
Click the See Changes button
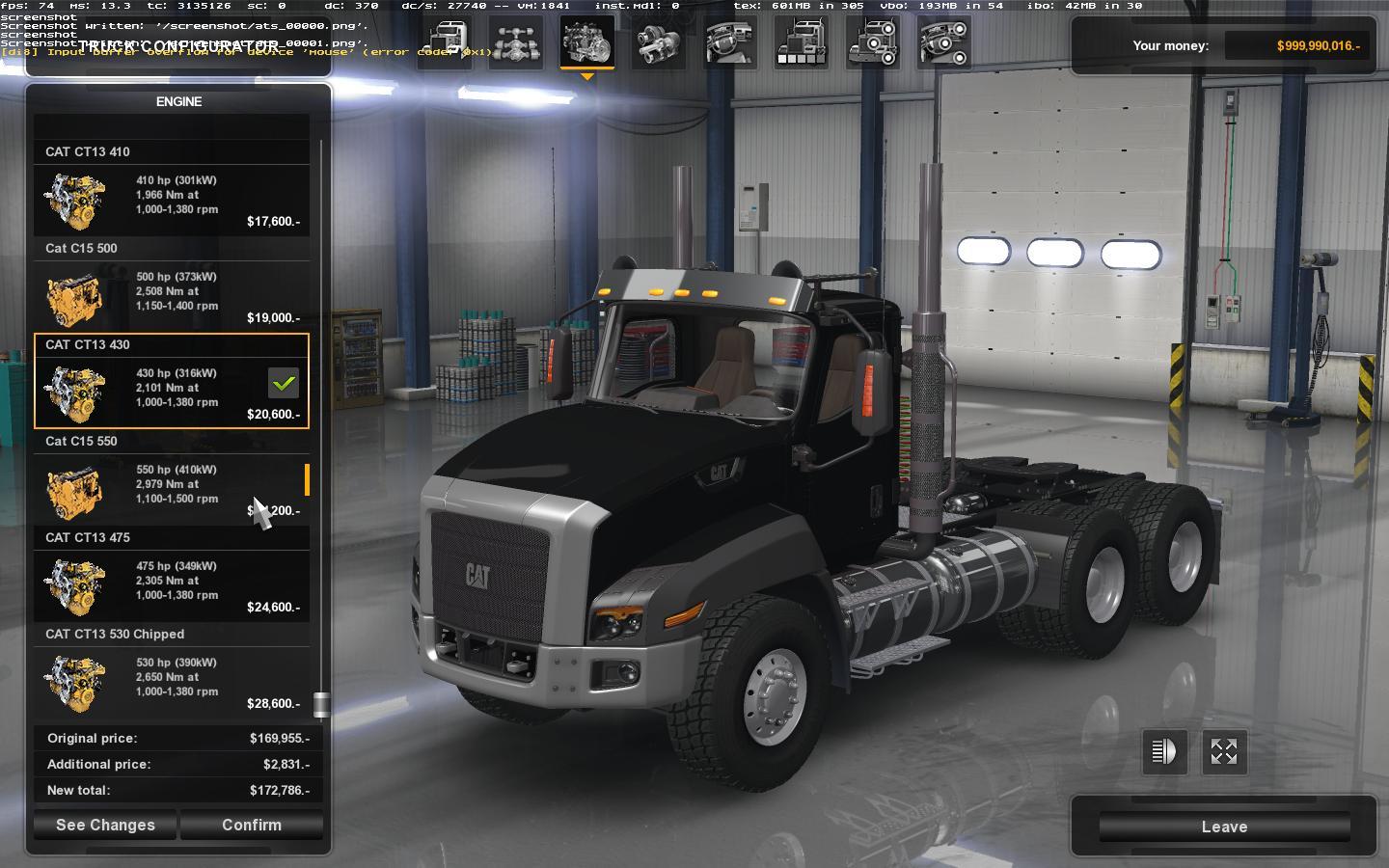[x=105, y=825]
